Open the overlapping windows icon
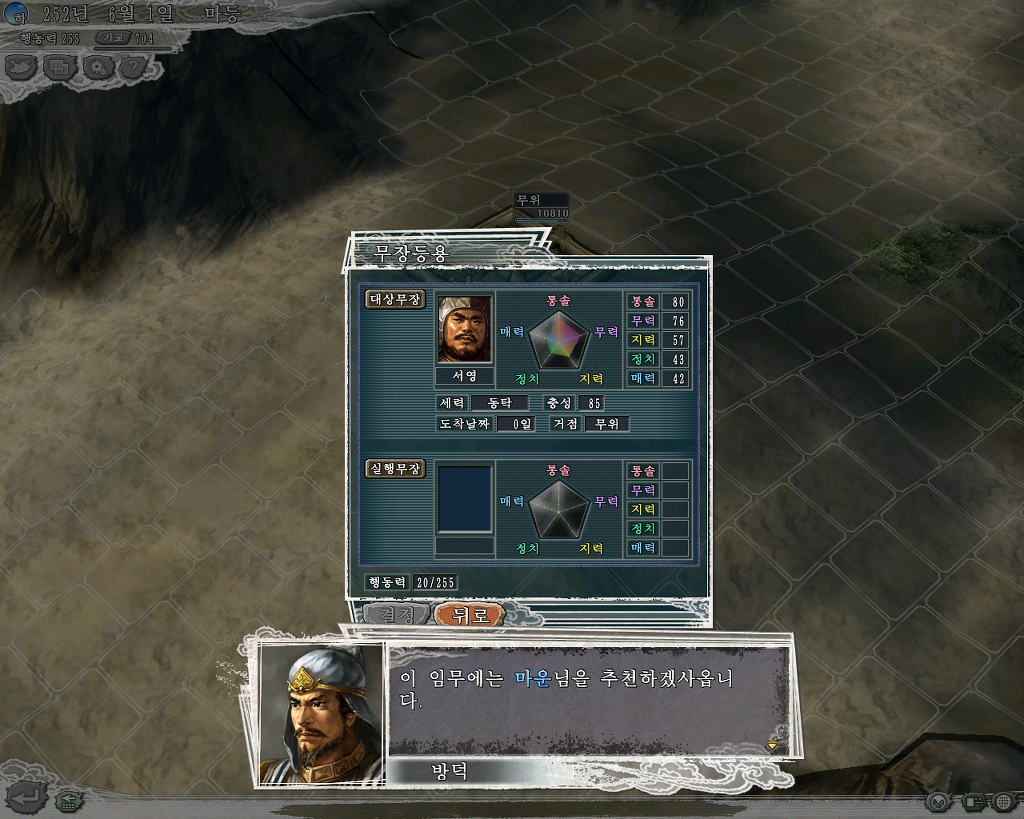The image size is (1024, 819). click(60, 67)
